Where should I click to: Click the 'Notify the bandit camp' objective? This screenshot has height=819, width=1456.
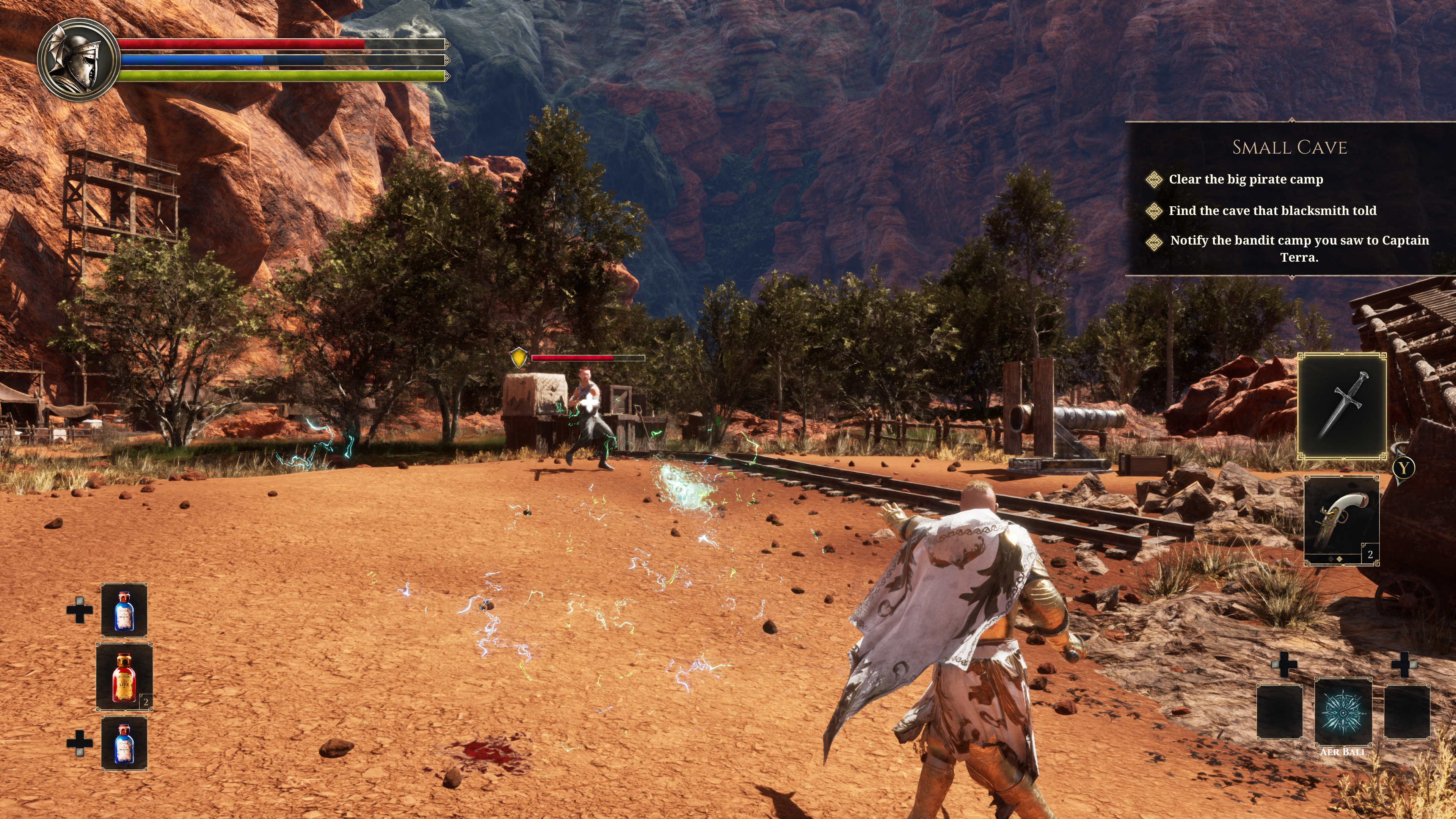point(1299,249)
